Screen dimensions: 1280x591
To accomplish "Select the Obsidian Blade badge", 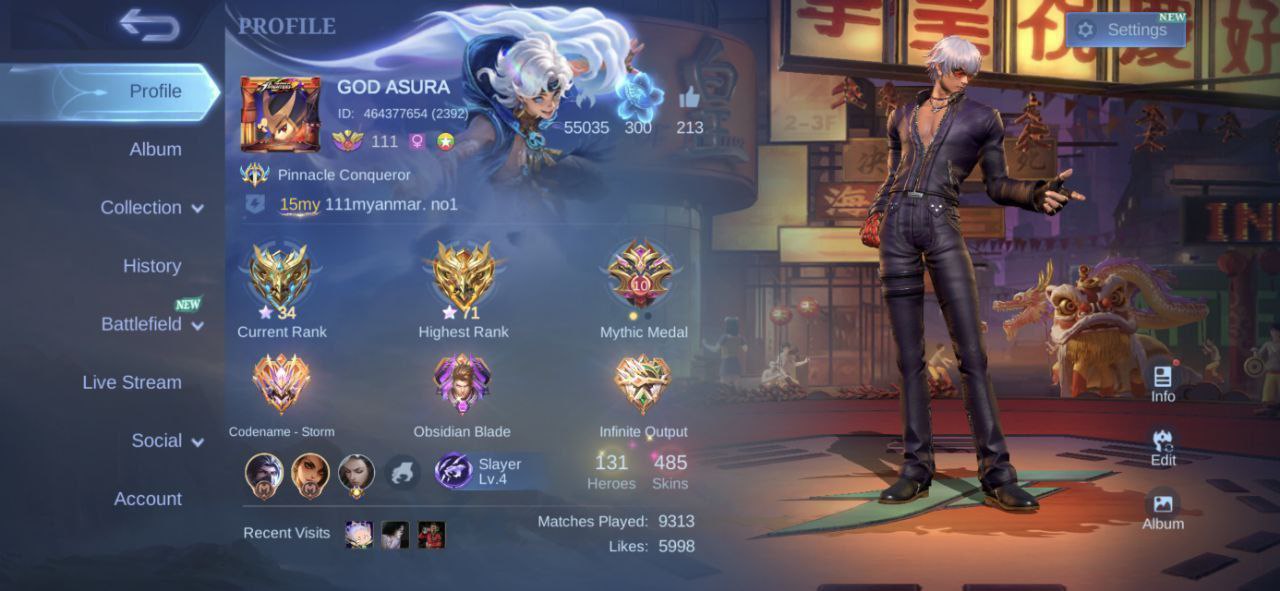I will [x=462, y=384].
